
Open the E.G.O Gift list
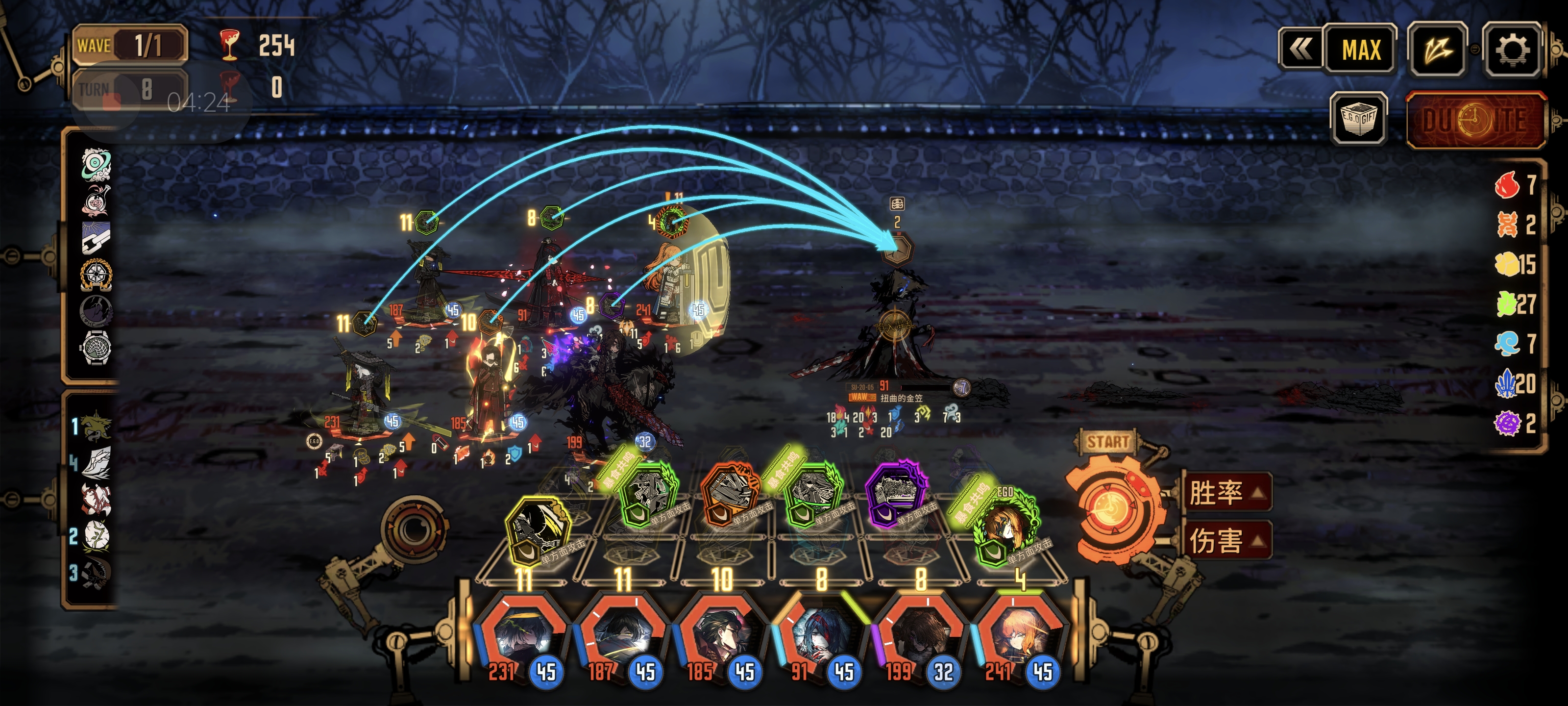(x=1359, y=118)
